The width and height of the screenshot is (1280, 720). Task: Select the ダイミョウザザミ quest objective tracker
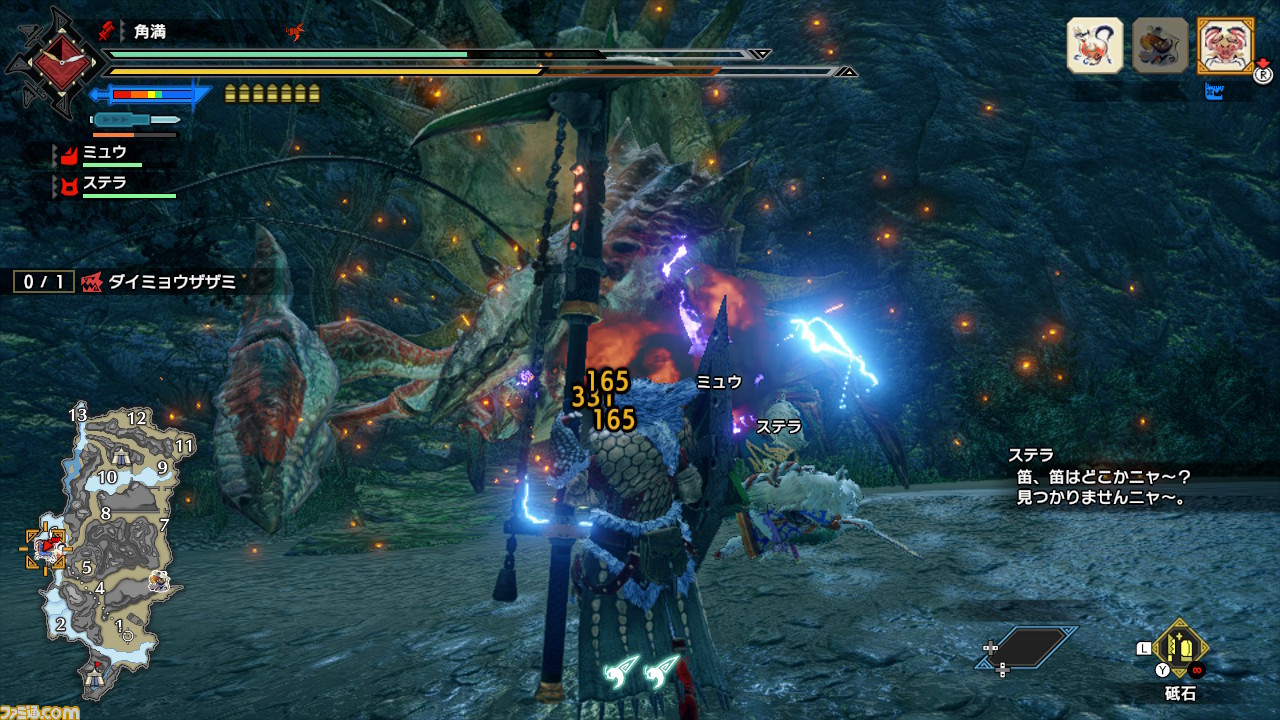point(160,282)
